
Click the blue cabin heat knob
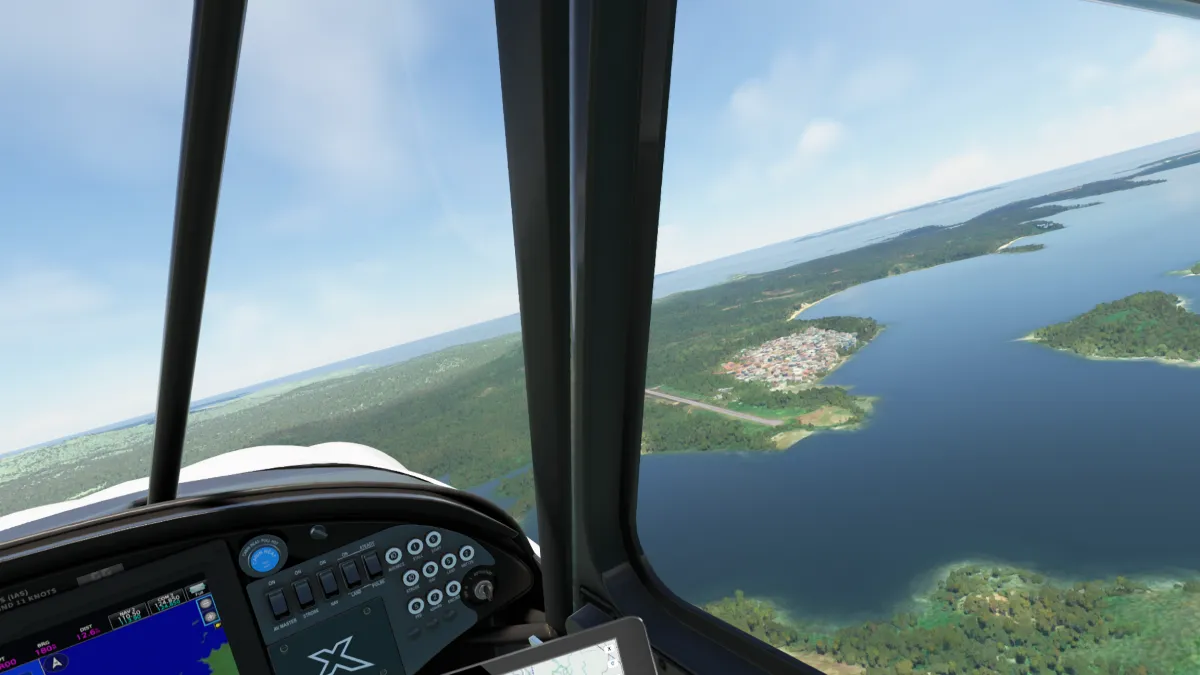(x=263, y=558)
